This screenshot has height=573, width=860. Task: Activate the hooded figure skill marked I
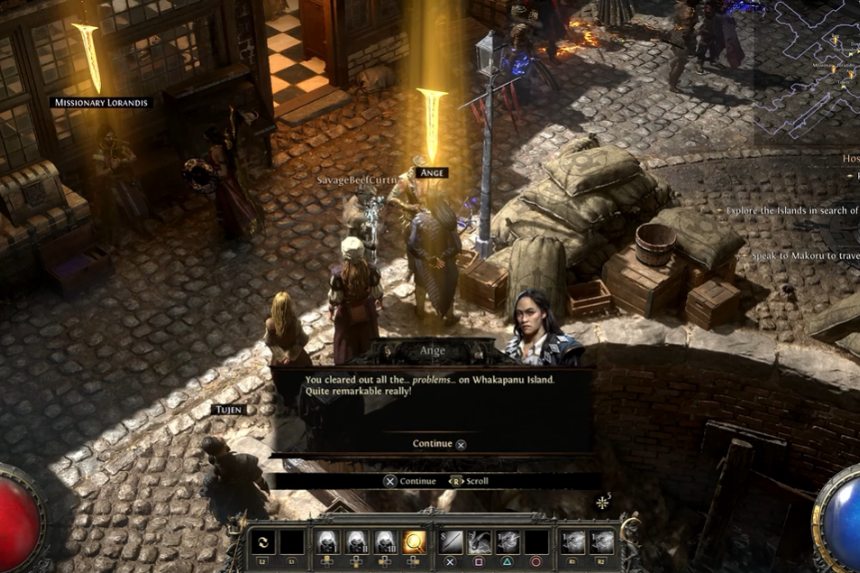pyautogui.click(x=326, y=542)
